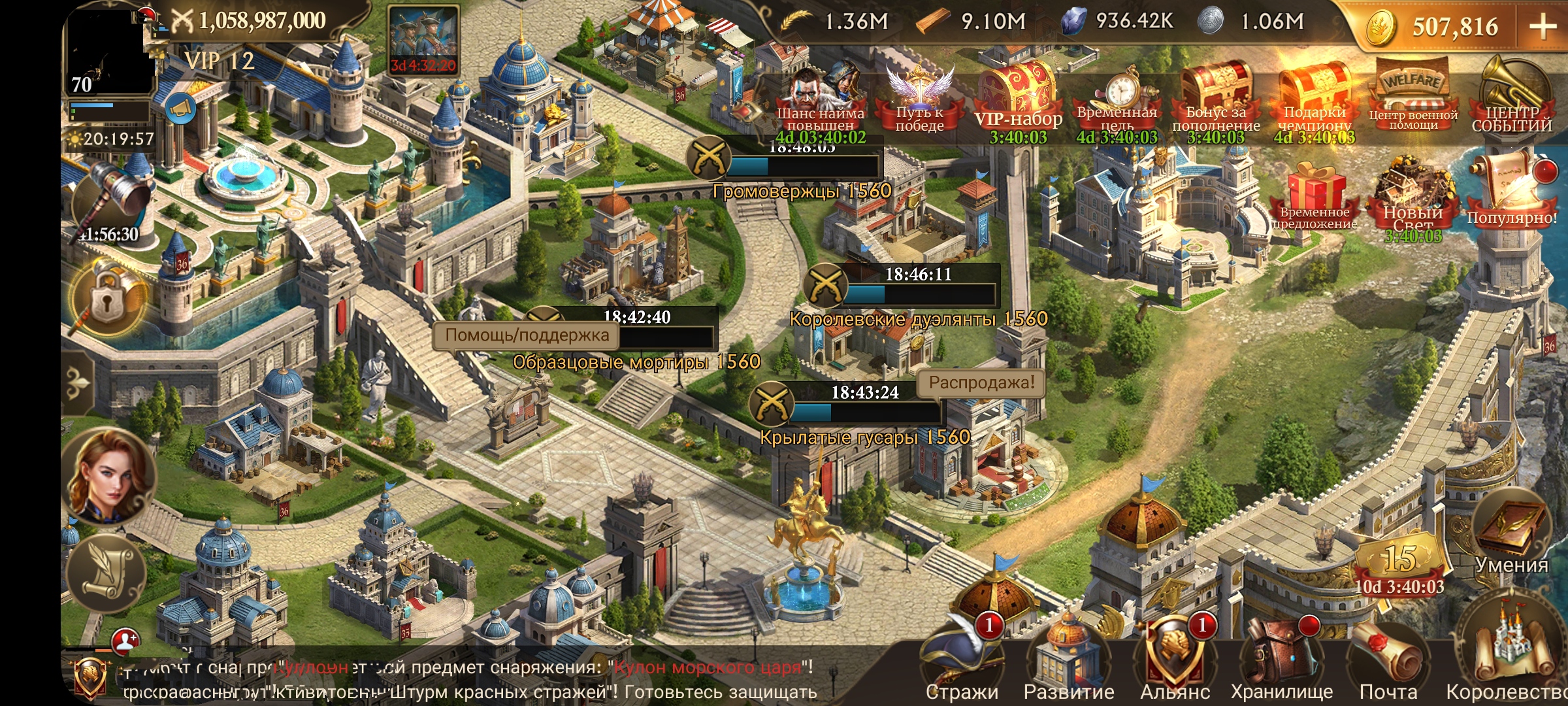
Task: Tap the Распродажа! sale bubble
Action: coord(981,382)
